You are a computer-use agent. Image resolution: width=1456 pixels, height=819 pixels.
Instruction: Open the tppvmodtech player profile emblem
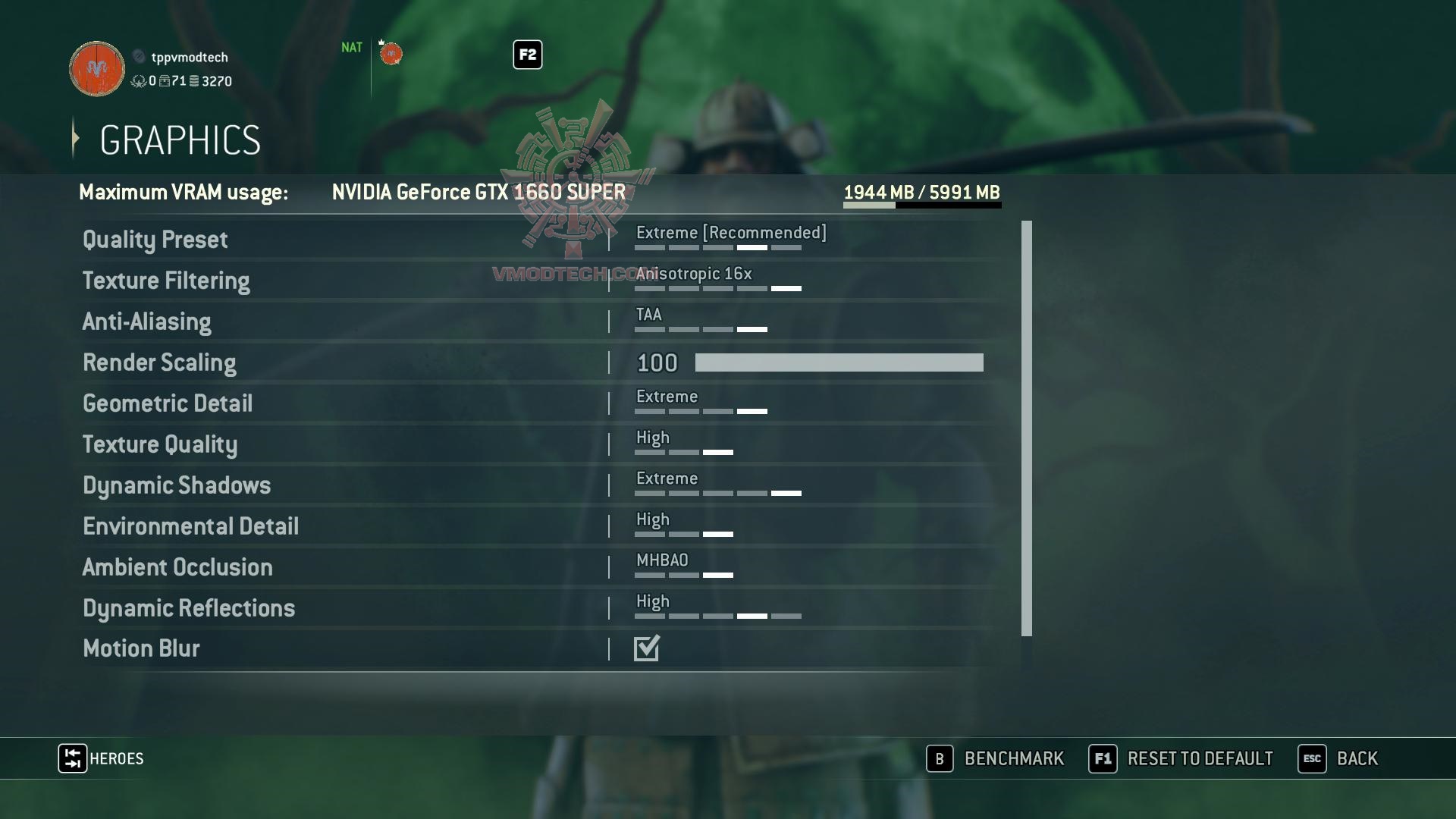tap(97, 69)
